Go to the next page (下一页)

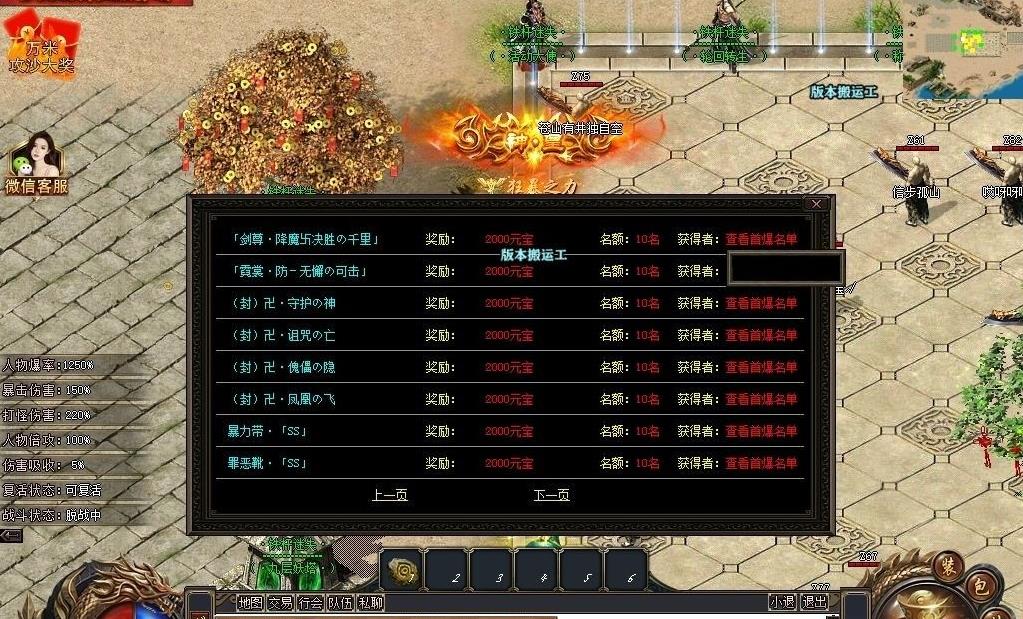pyautogui.click(x=551, y=495)
